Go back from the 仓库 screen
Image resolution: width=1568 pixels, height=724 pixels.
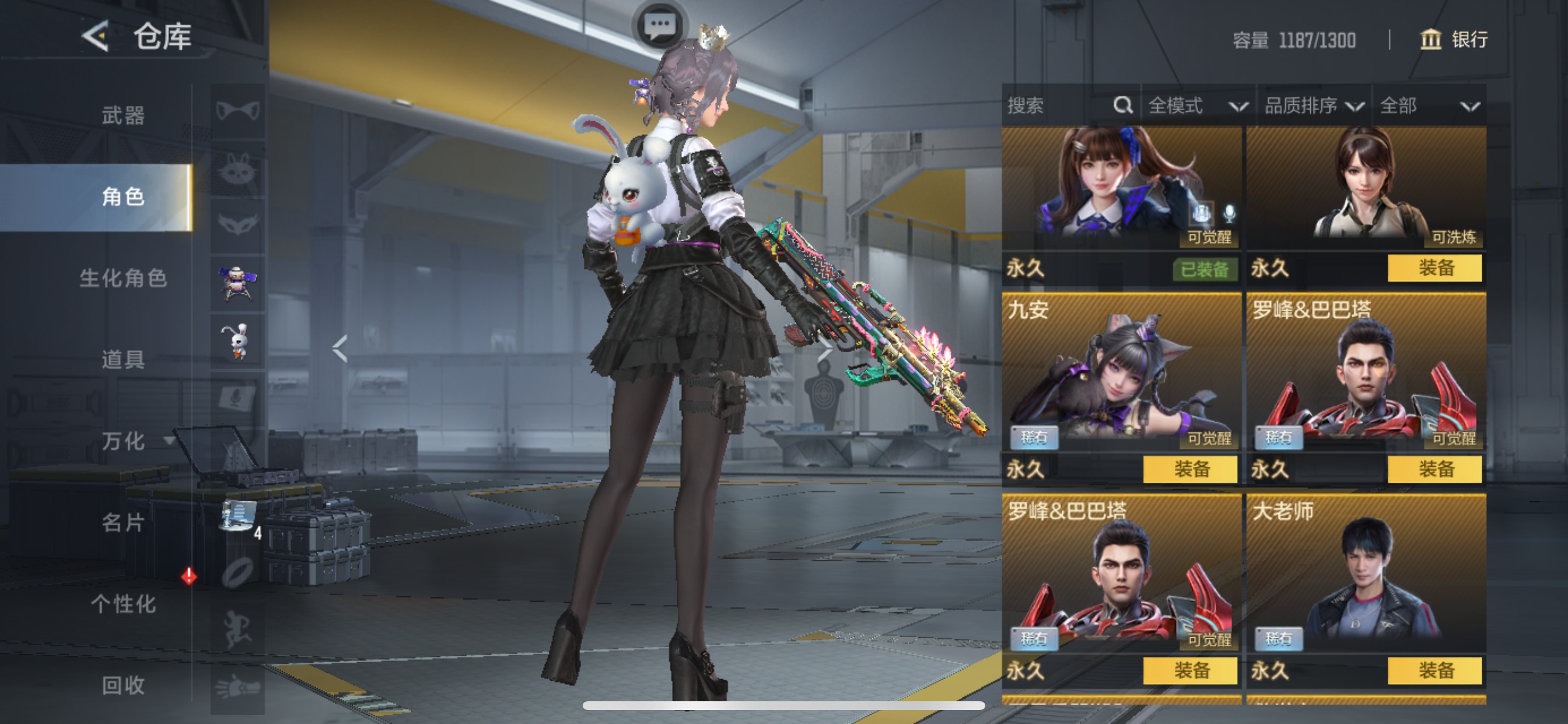click(96, 37)
